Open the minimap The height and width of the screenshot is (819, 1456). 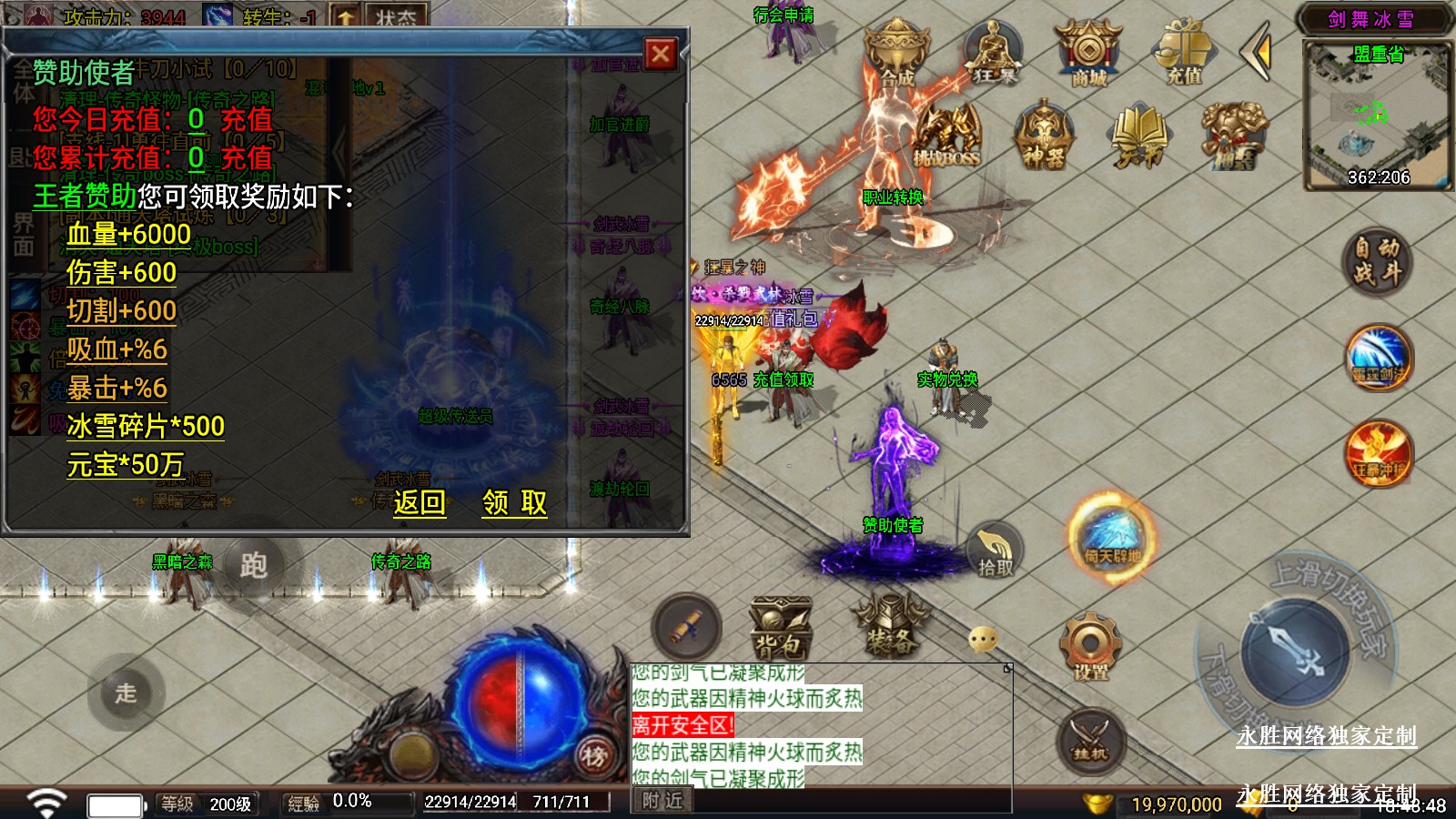tap(1378, 116)
